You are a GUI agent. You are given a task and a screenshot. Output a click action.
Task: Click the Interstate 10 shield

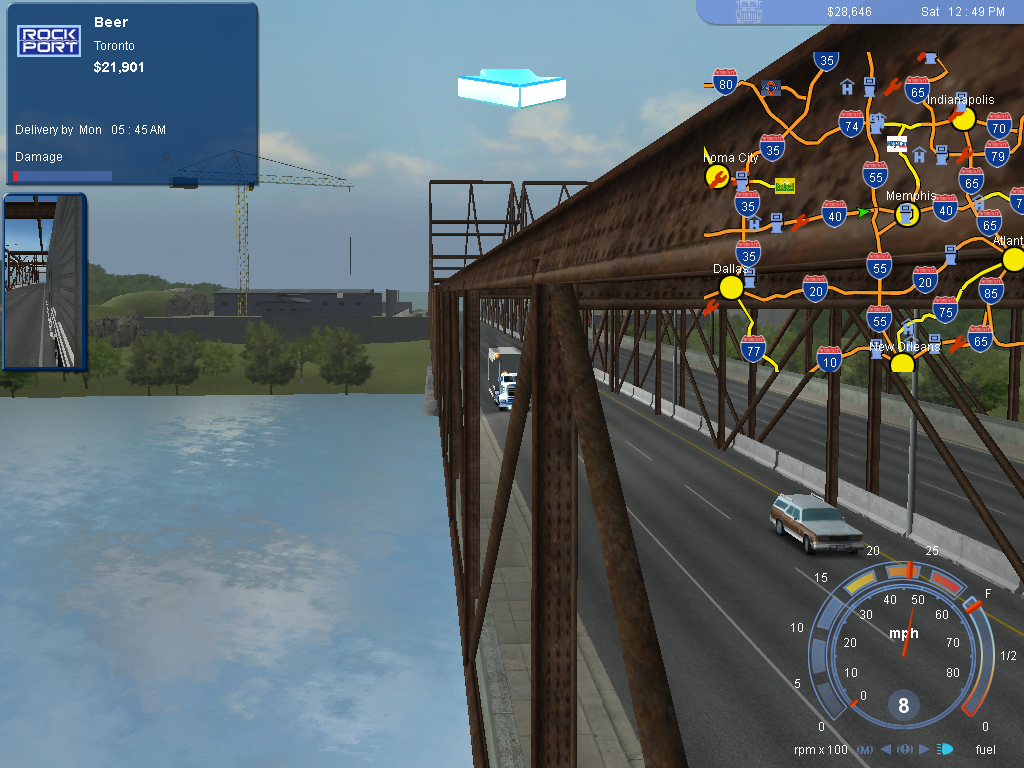coord(829,358)
